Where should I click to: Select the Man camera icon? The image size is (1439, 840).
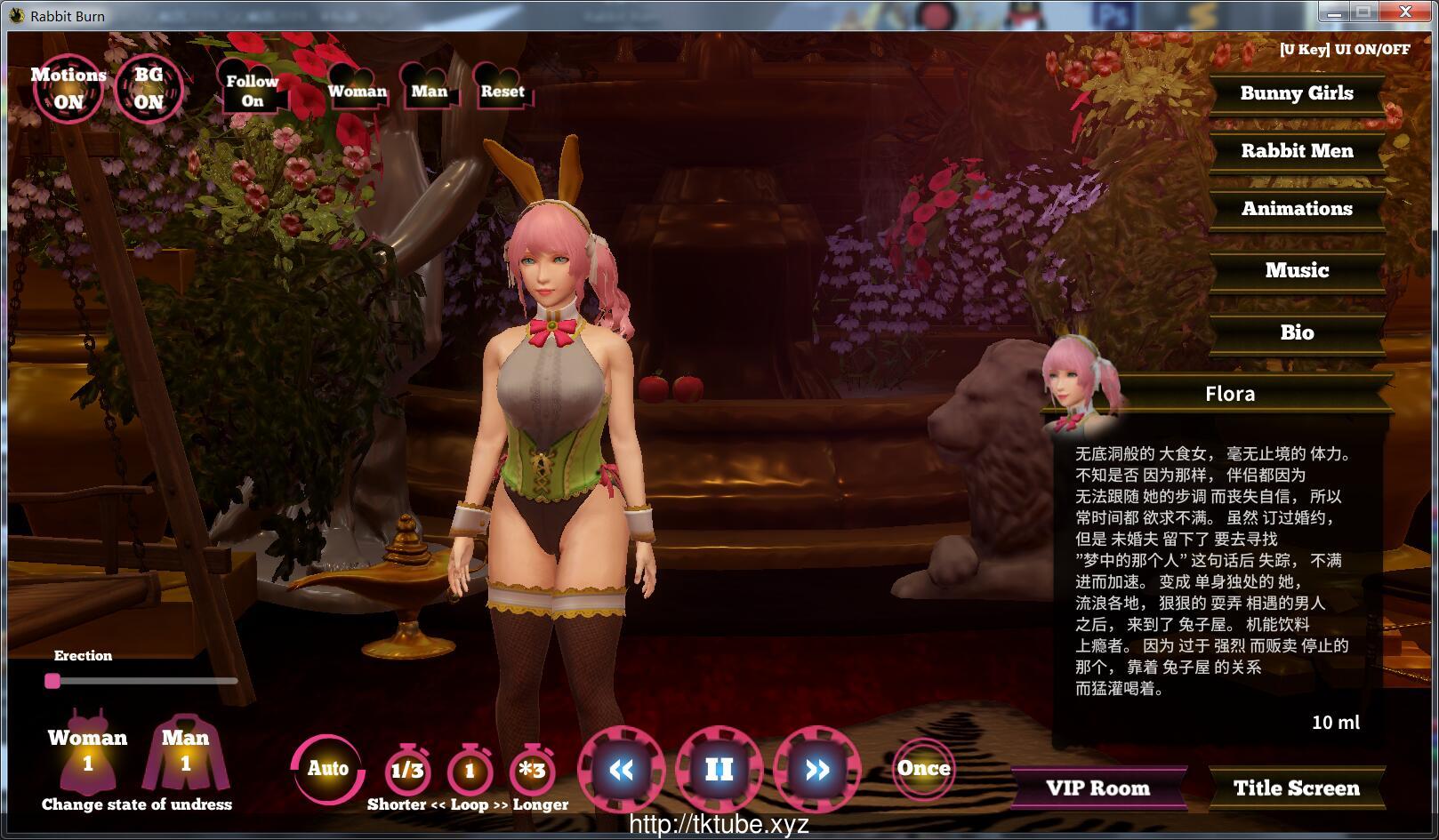click(x=429, y=91)
